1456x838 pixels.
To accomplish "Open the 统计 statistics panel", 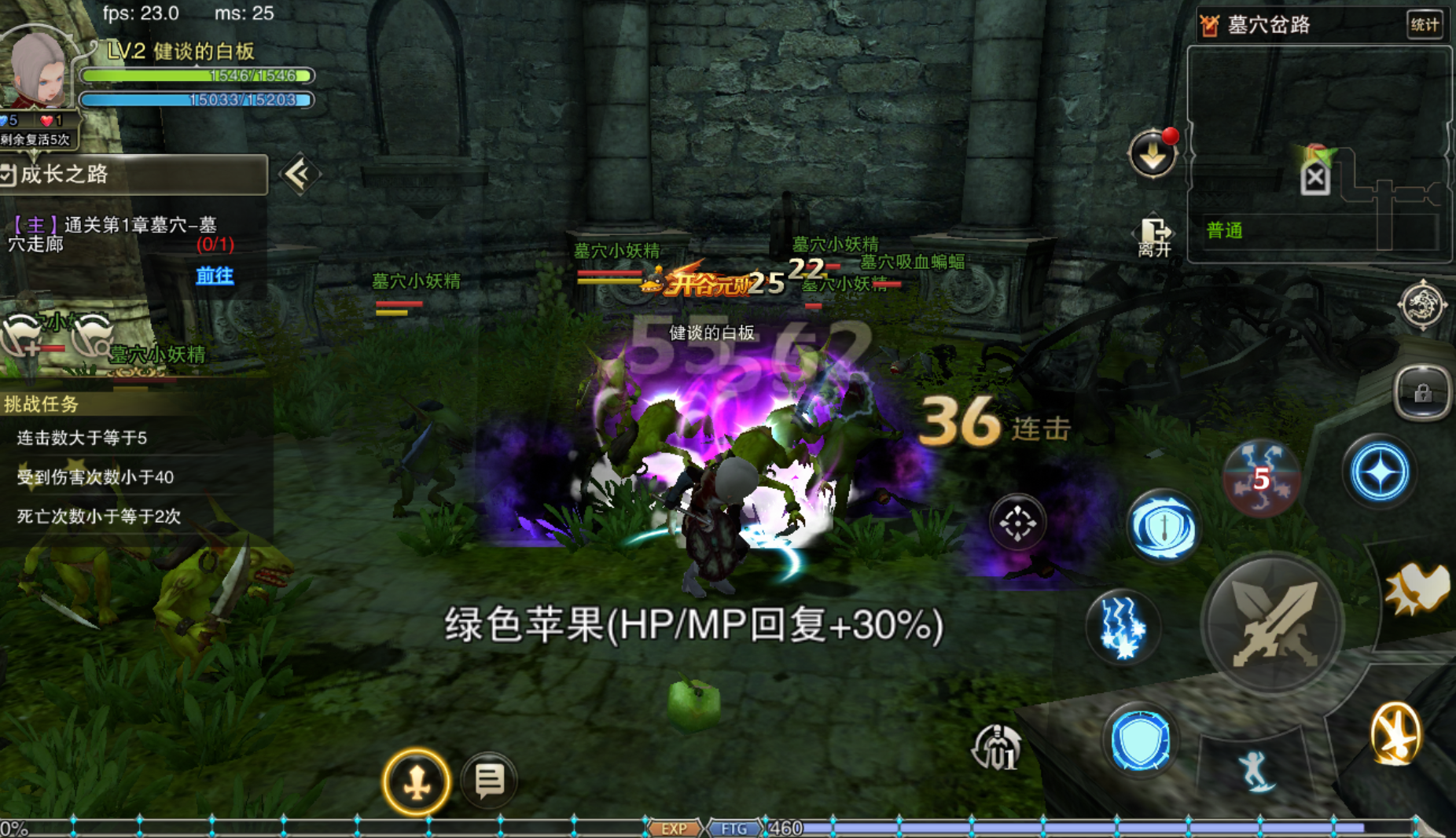I will 1424,25.
